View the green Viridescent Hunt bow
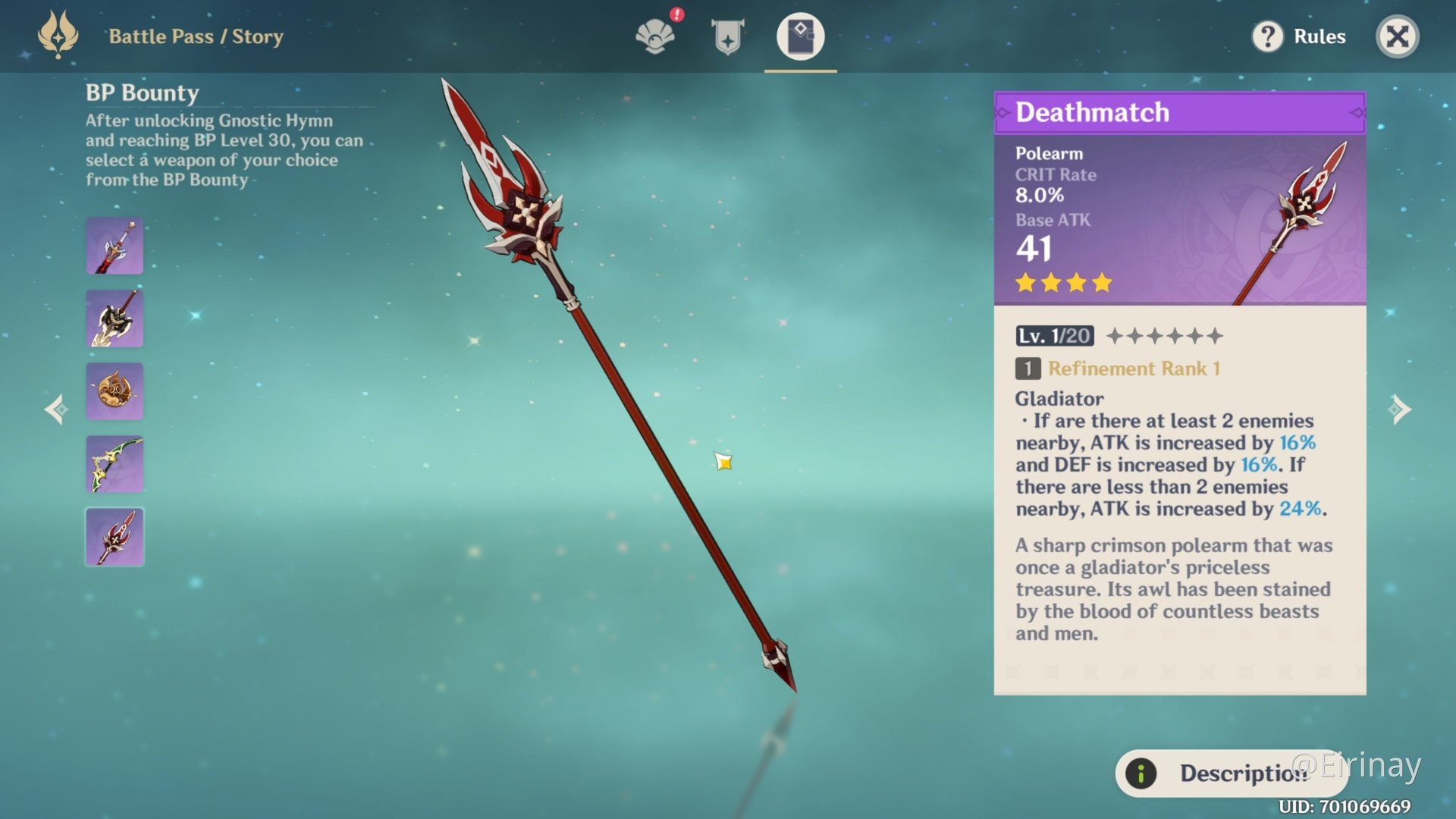Image resolution: width=1456 pixels, height=819 pixels. point(115,464)
